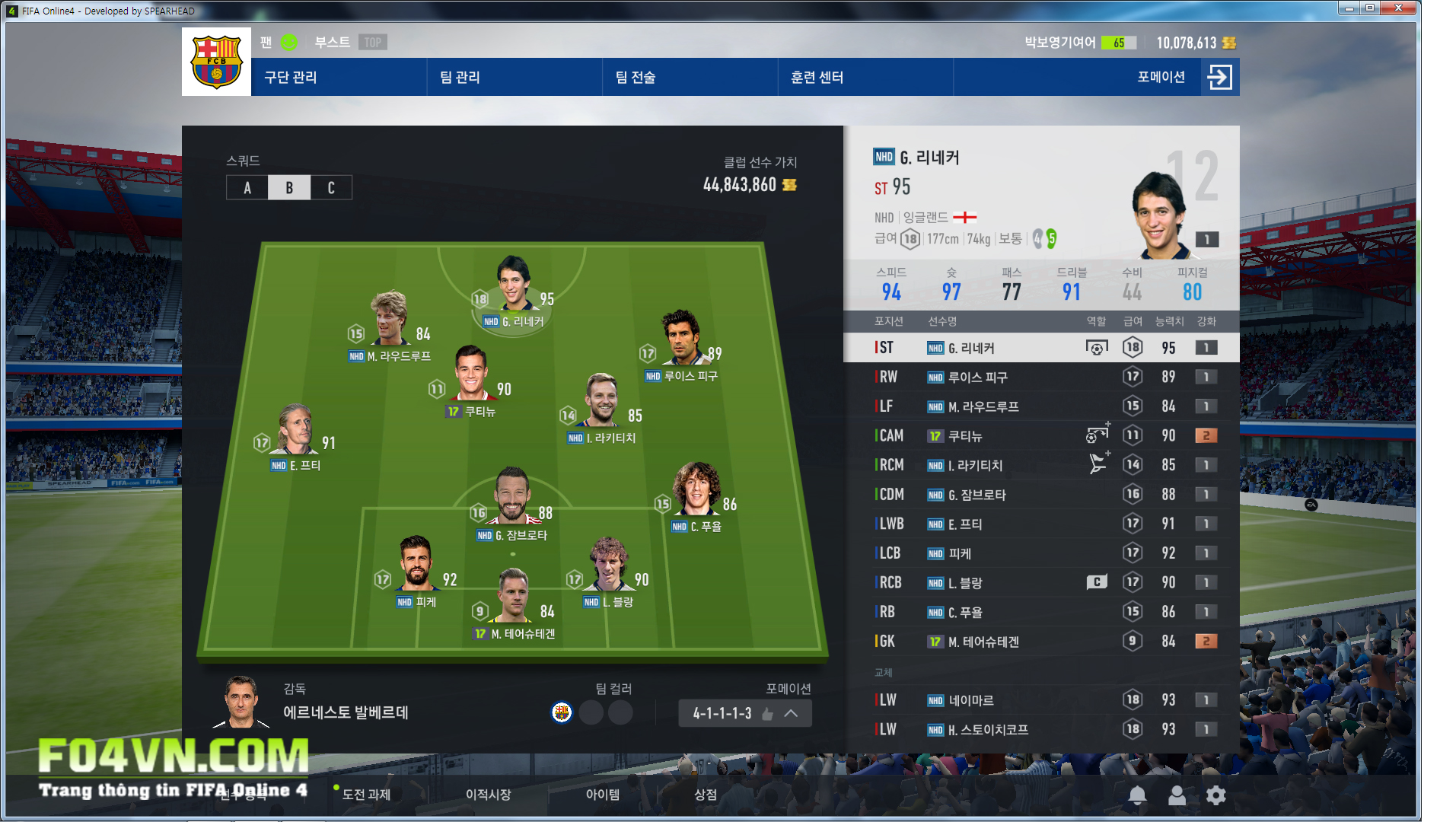Open the 팀 전술 menu
Viewport: 1456px width, 822px height.
[x=635, y=77]
